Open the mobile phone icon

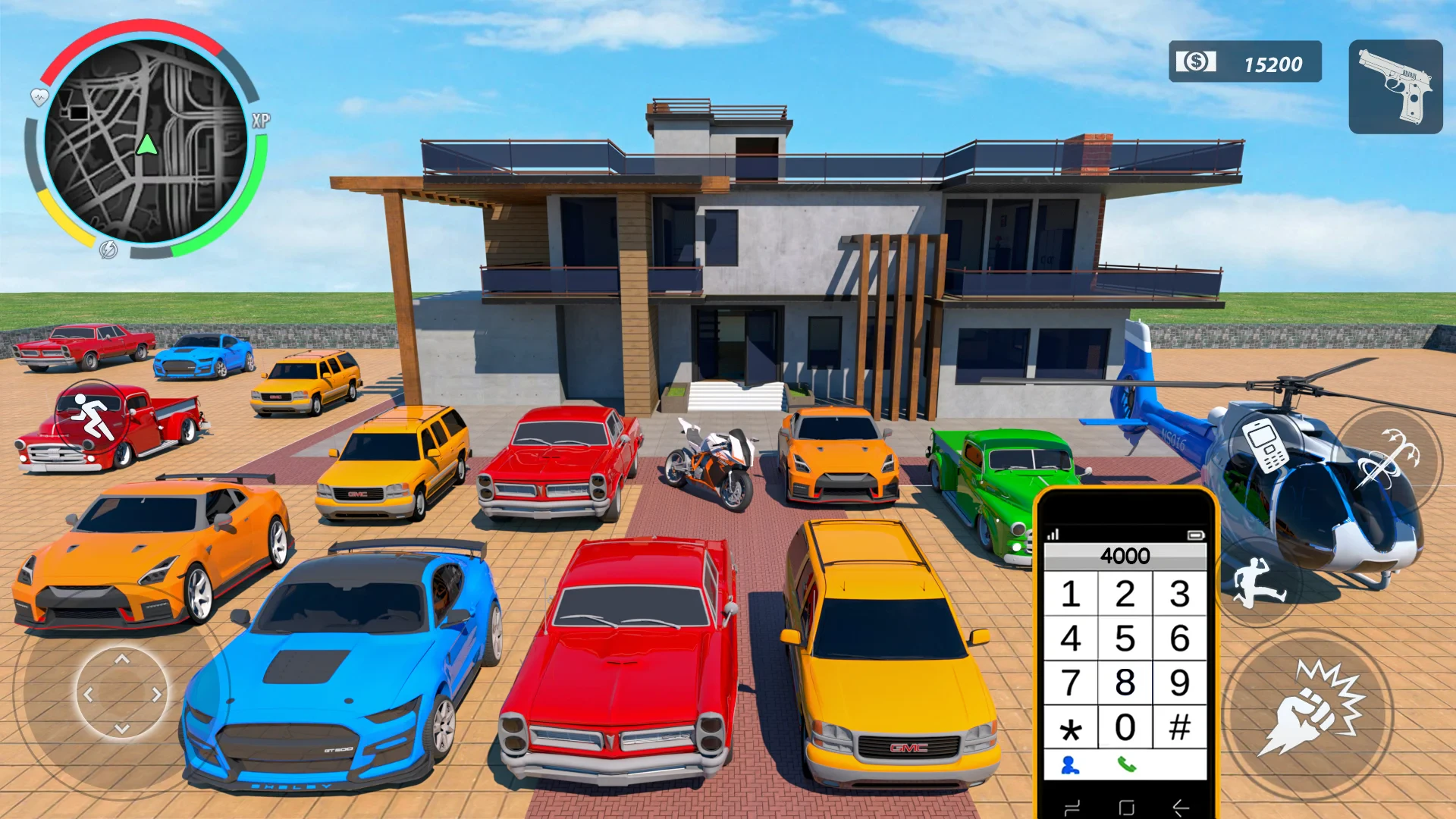click(x=1266, y=444)
